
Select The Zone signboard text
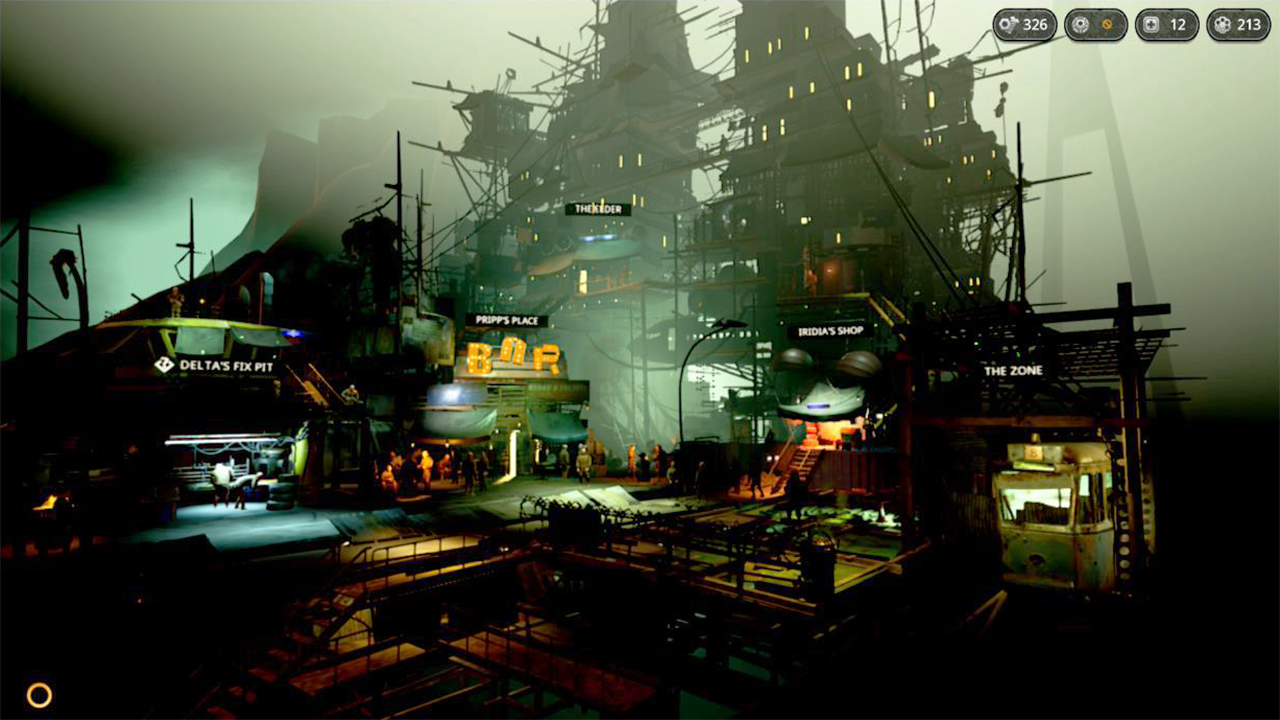click(x=1013, y=370)
